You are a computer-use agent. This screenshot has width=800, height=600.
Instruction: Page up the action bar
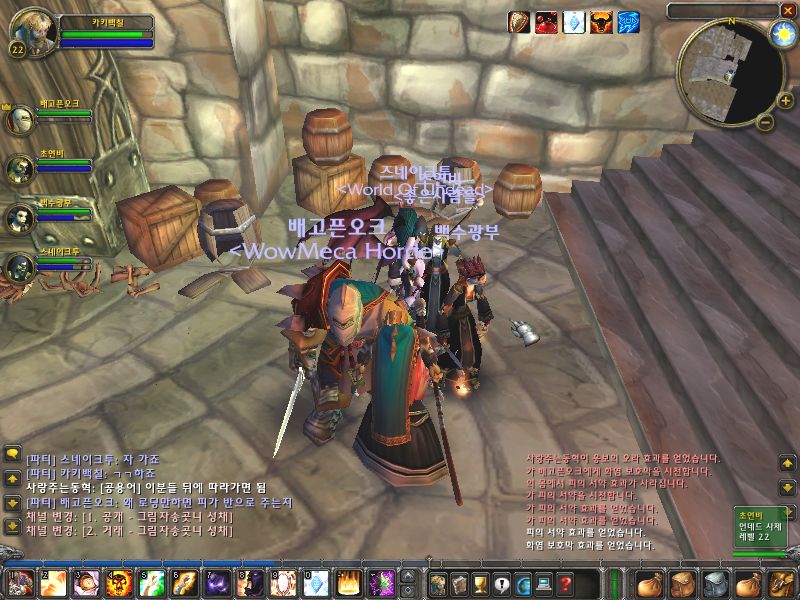pos(408,575)
